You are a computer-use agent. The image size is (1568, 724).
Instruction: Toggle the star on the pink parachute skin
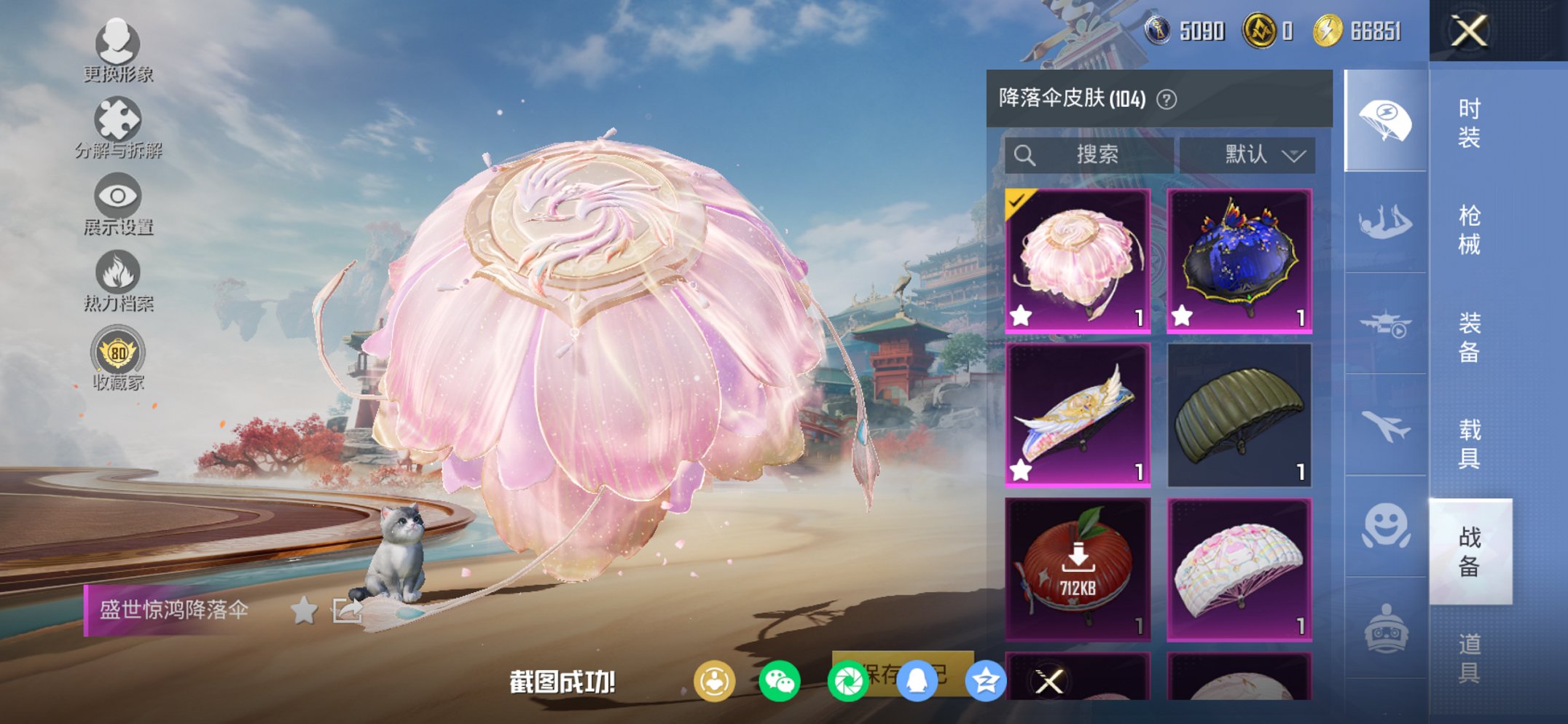pyautogui.click(x=1019, y=315)
